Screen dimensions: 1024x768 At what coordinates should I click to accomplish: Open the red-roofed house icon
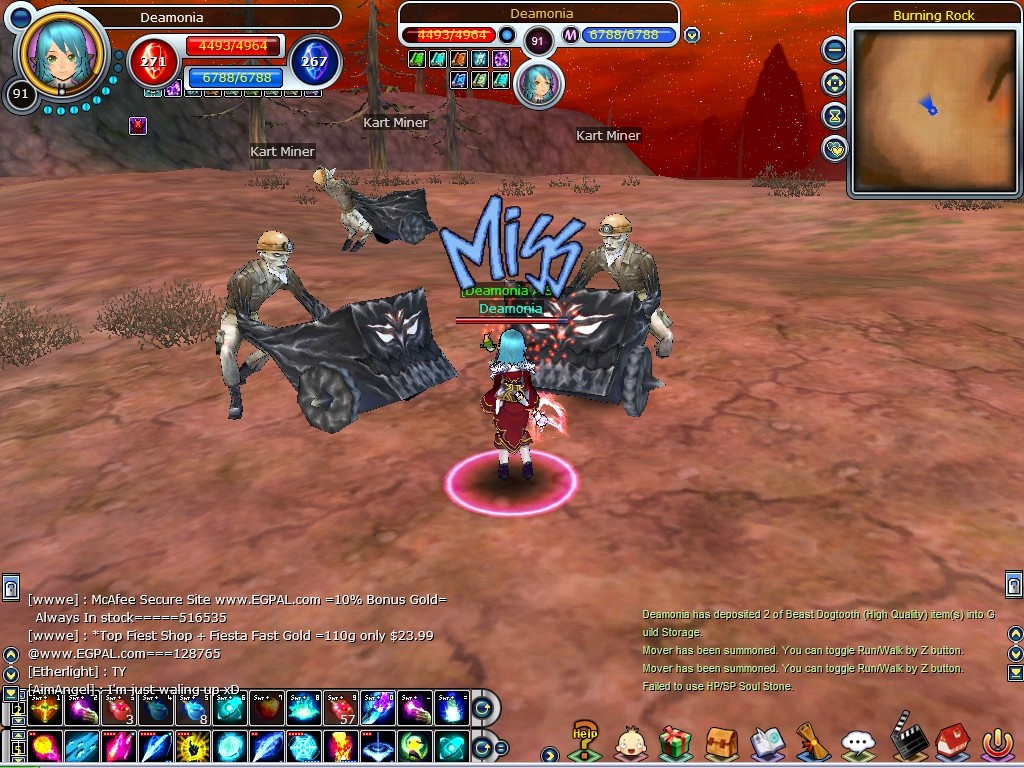point(951,743)
